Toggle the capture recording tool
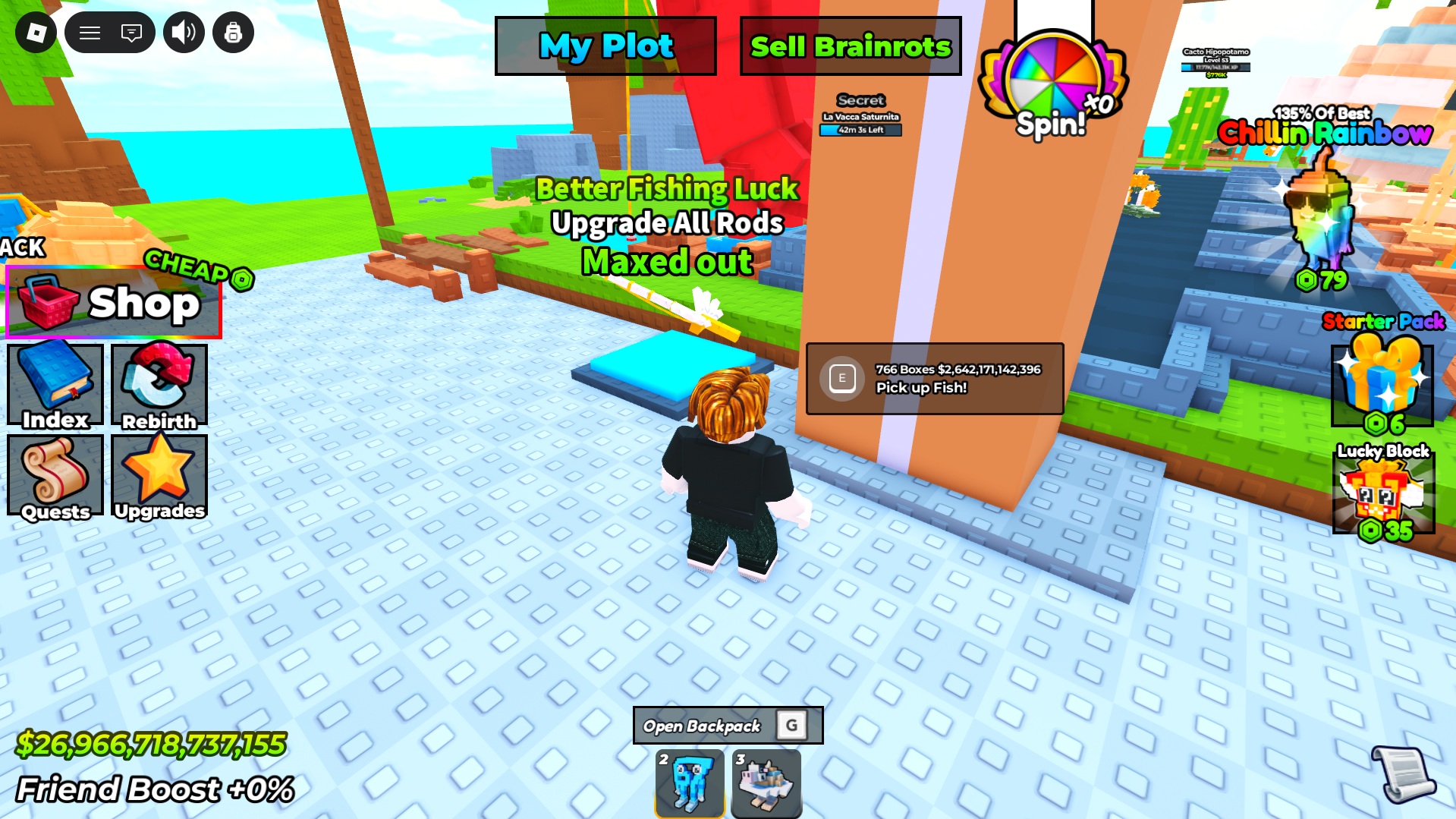The image size is (1456, 819). click(x=233, y=33)
